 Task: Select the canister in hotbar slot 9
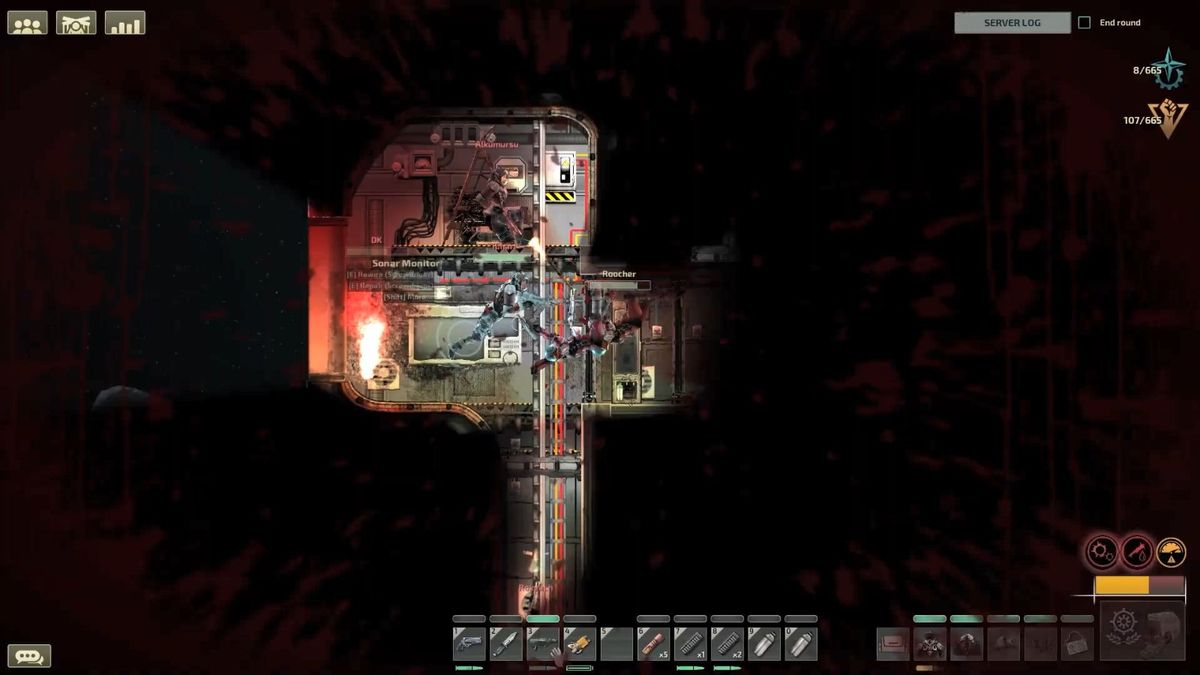click(764, 643)
